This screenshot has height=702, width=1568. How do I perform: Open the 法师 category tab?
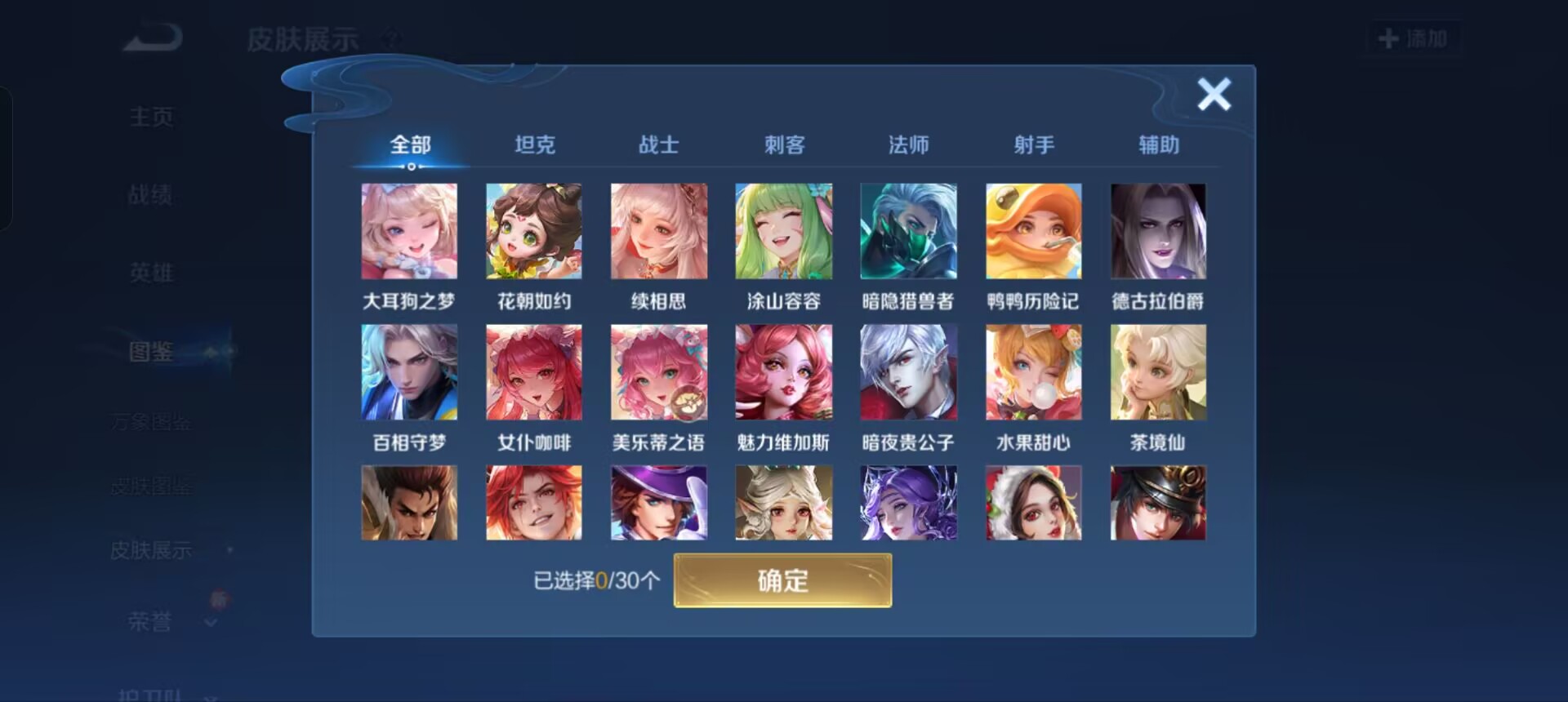(908, 144)
